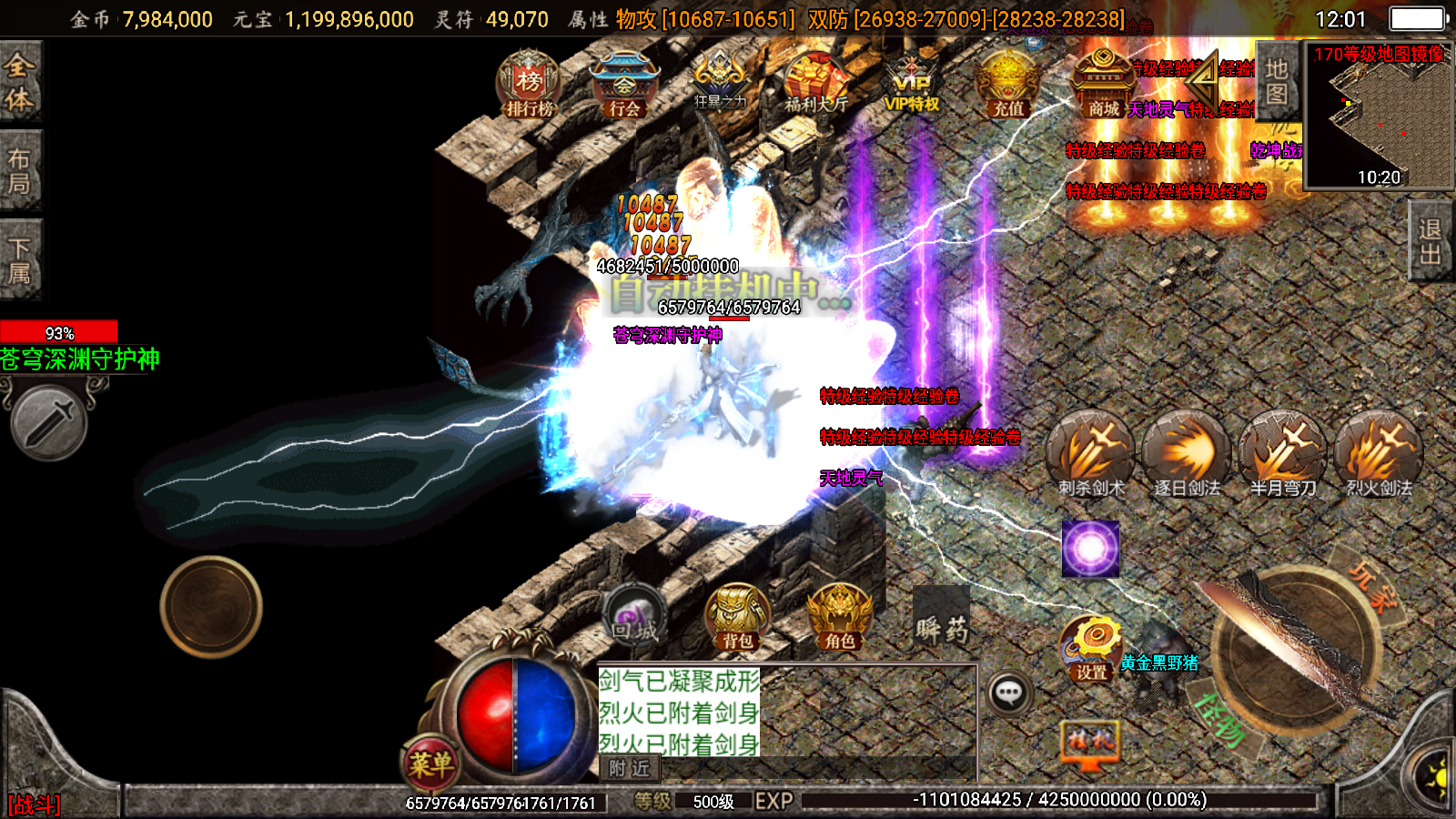
Task: Open the 角色 character sheet
Action: (839, 618)
